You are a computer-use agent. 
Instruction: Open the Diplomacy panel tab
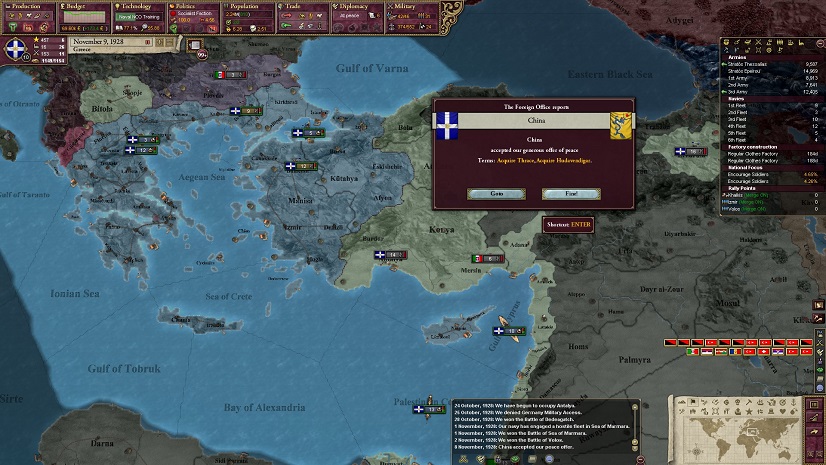pos(352,6)
